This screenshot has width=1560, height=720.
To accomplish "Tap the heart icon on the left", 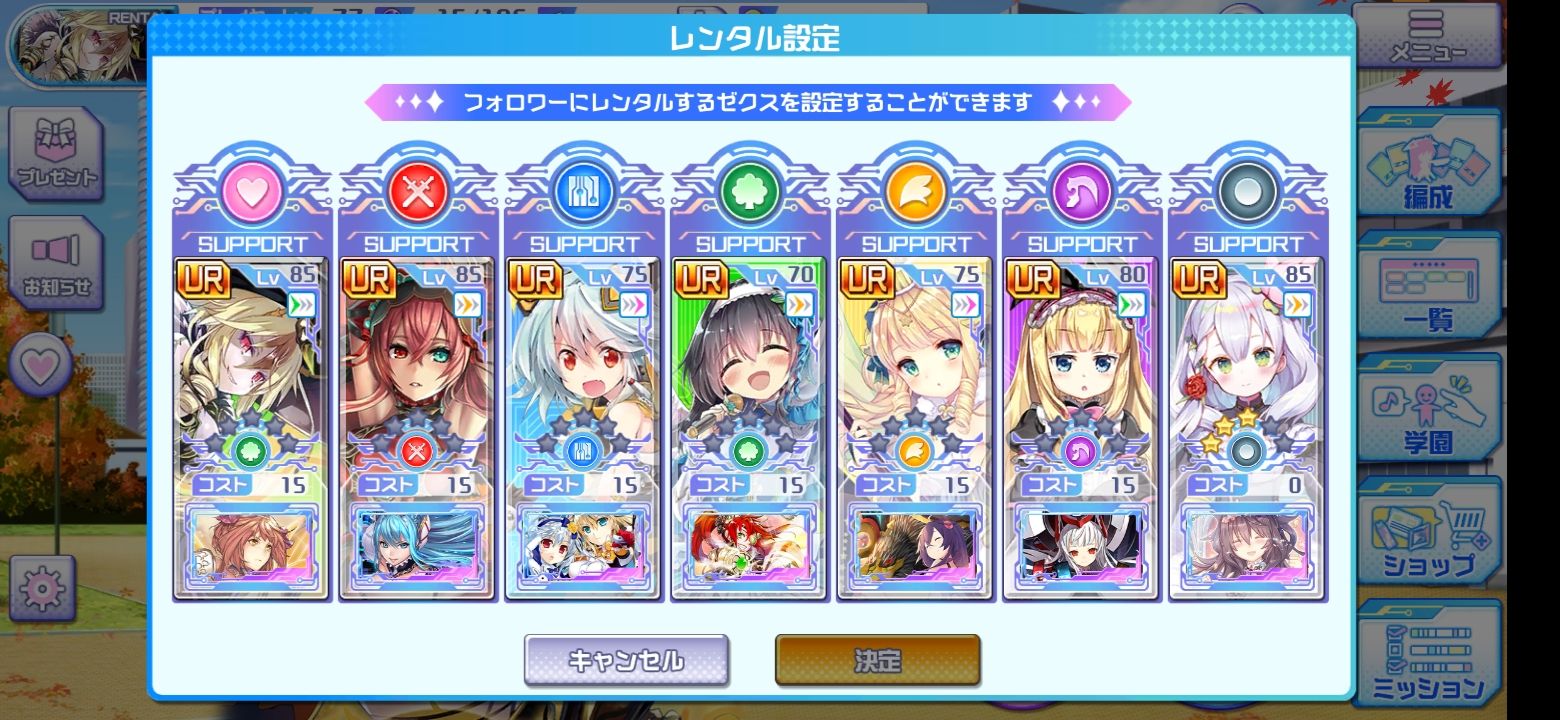I will (x=41, y=366).
